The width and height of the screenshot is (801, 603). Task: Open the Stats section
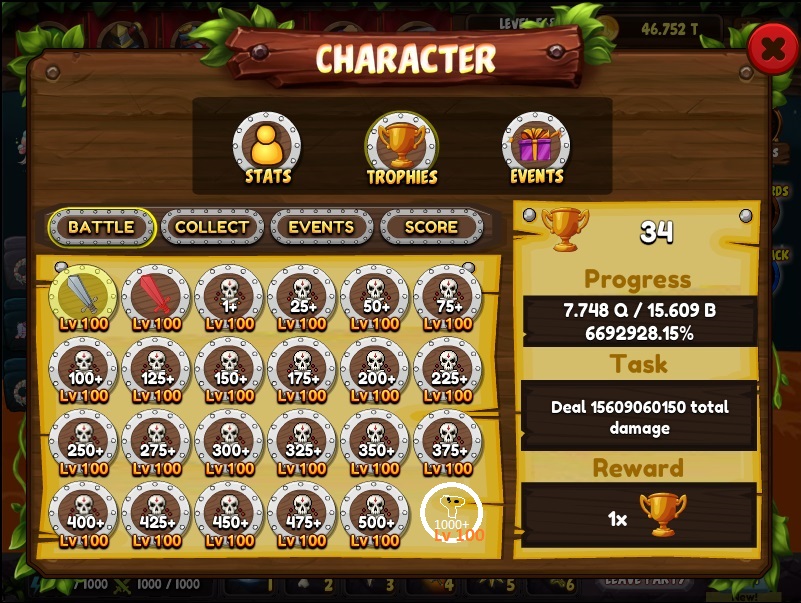tap(267, 146)
